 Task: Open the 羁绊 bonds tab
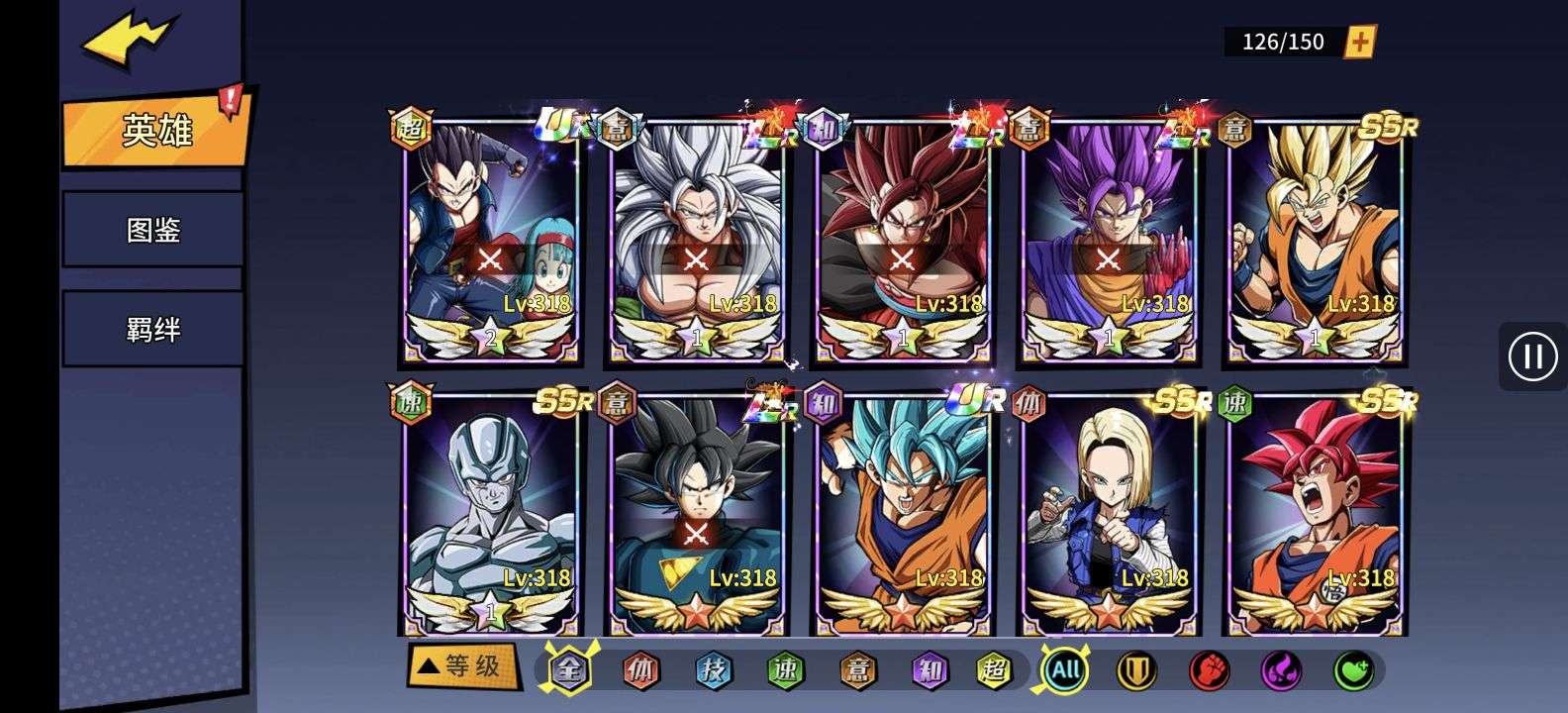[x=153, y=329]
